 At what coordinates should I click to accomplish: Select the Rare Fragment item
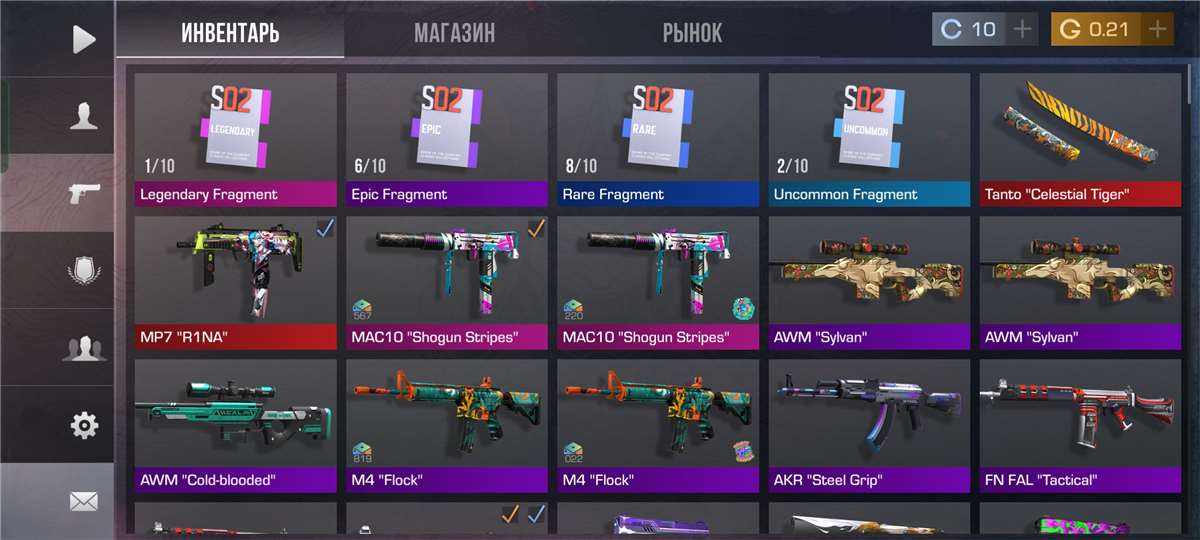click(658, 140)
